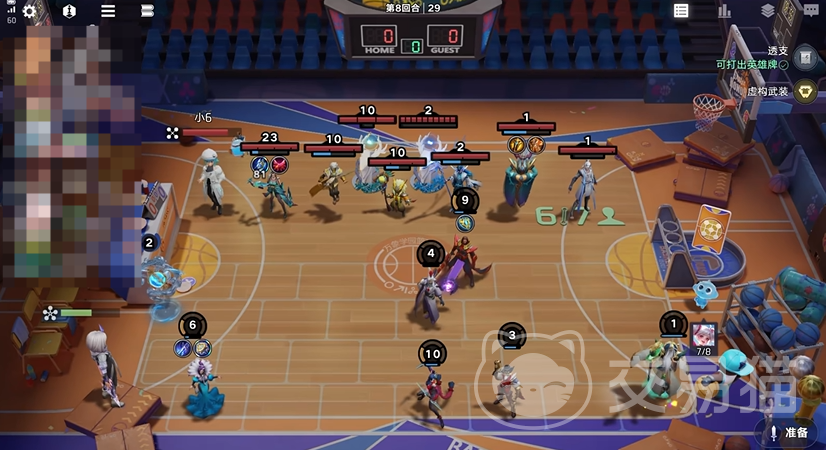
Task: Open the stacked layers icon
Action: click(x=767, y=11)
